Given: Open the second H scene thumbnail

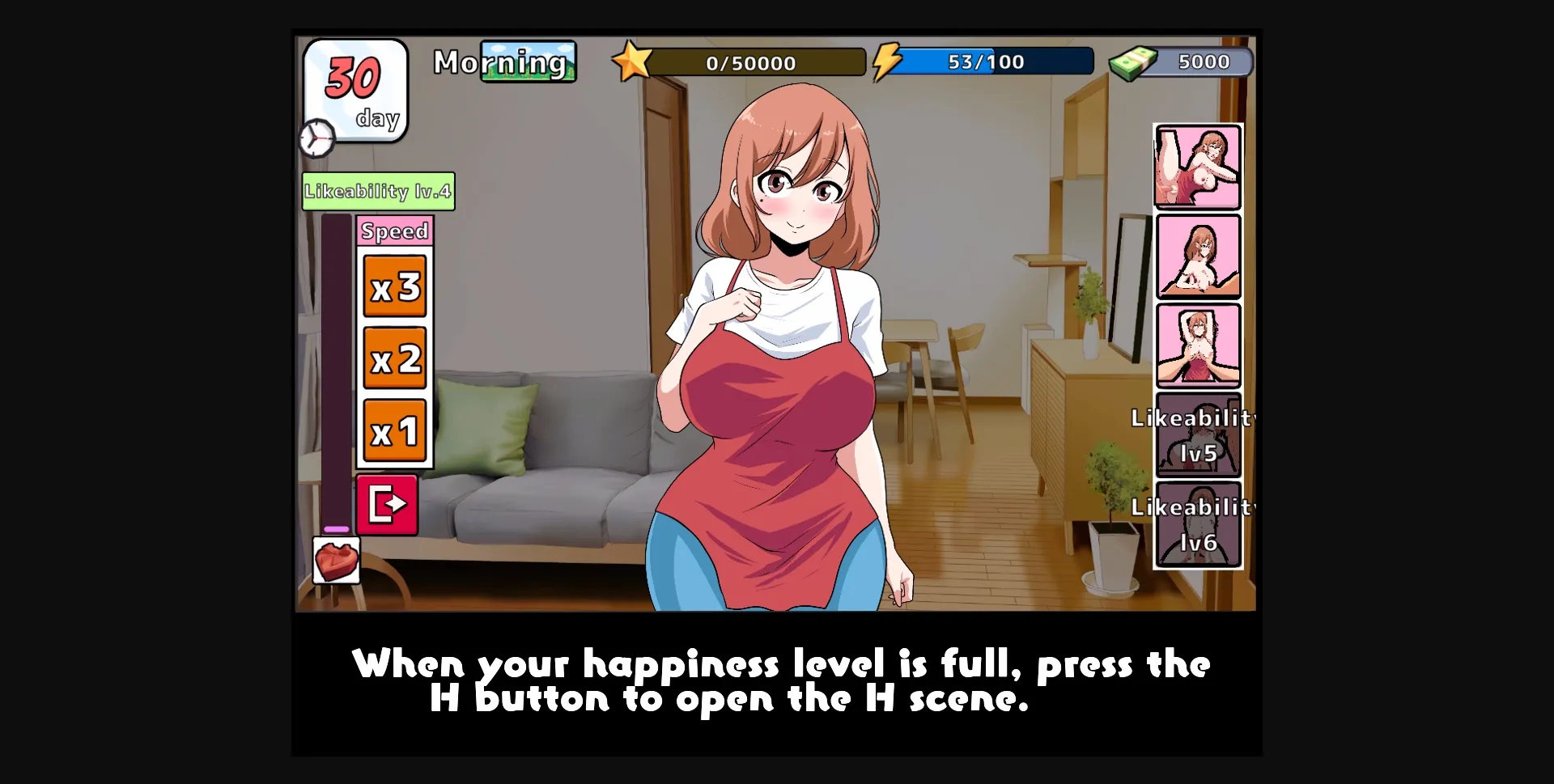Looking at the screenshot, I should pos(1198,257).
